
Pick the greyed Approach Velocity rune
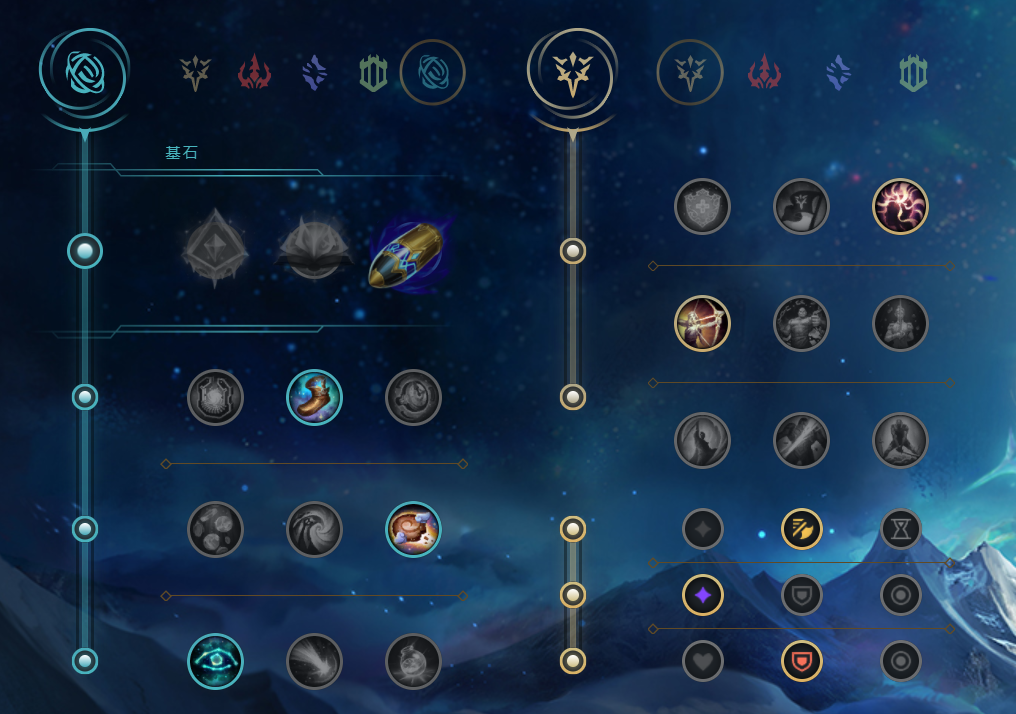(x=314, y=661)
